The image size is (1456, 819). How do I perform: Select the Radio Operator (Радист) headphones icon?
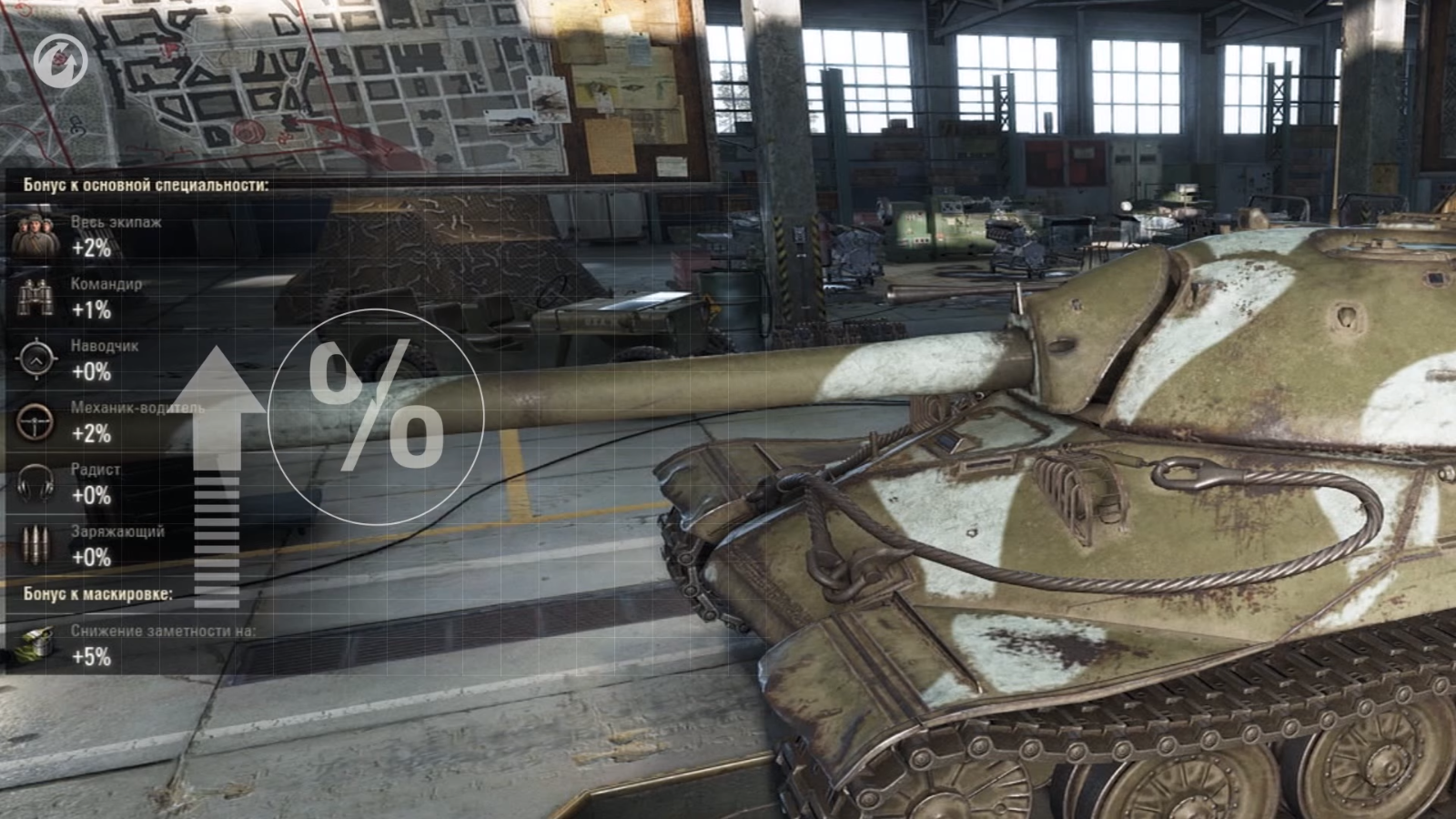(x=36, y=483)
